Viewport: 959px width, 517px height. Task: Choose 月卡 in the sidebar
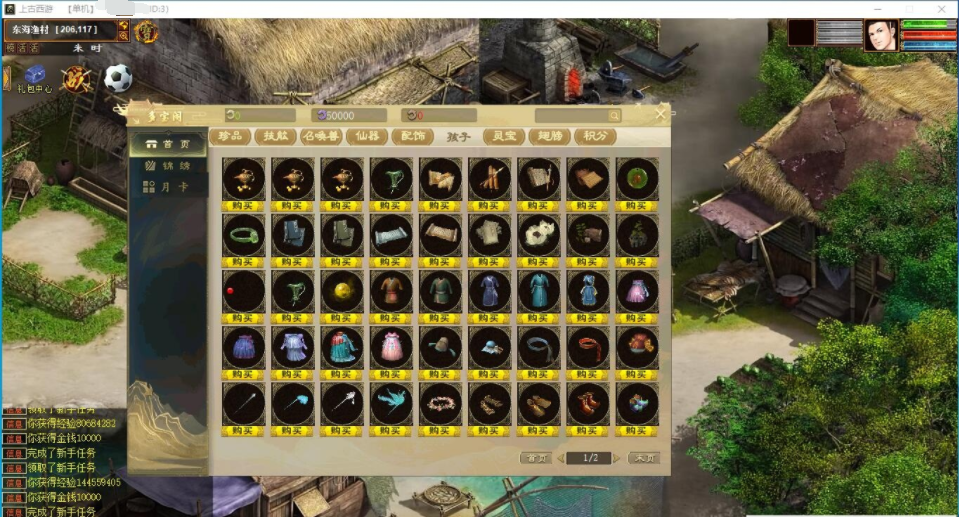point(167,186)
